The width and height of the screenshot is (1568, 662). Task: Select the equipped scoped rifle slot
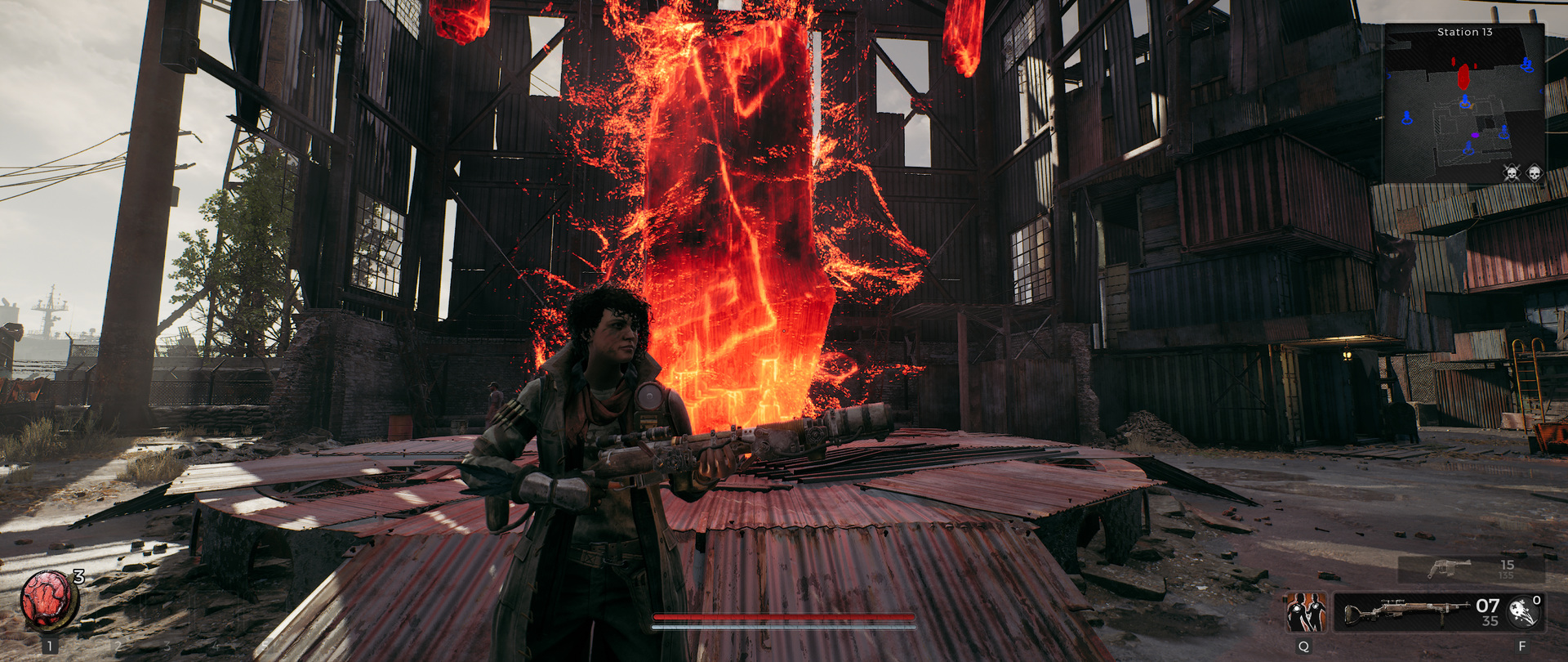coord(1406,612)
